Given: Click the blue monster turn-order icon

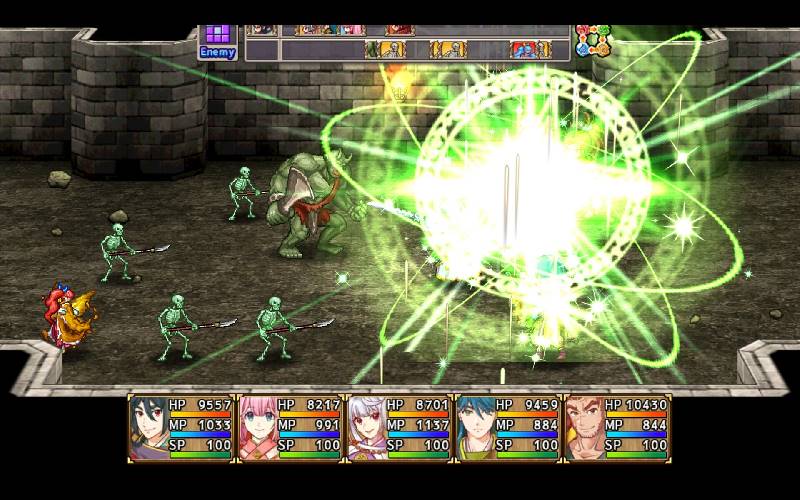Looking at the screenshot, I should (523, 49).
